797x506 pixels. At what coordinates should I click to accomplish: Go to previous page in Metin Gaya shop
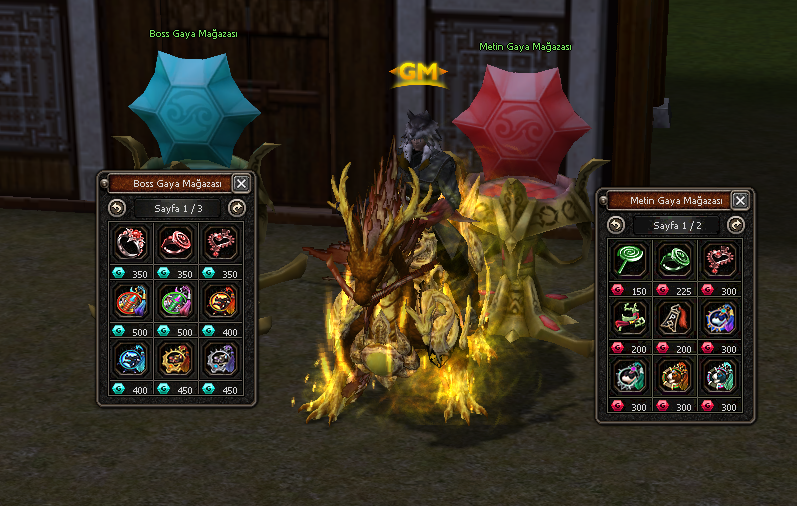pos(616,225)
